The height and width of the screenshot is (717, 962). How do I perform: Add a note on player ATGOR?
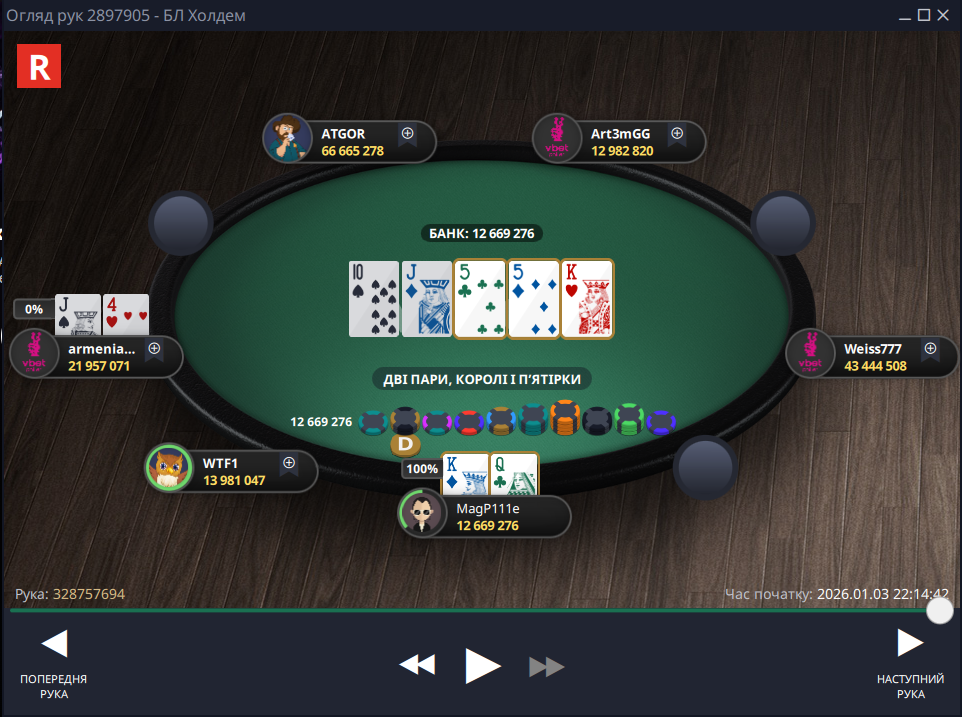408,133
